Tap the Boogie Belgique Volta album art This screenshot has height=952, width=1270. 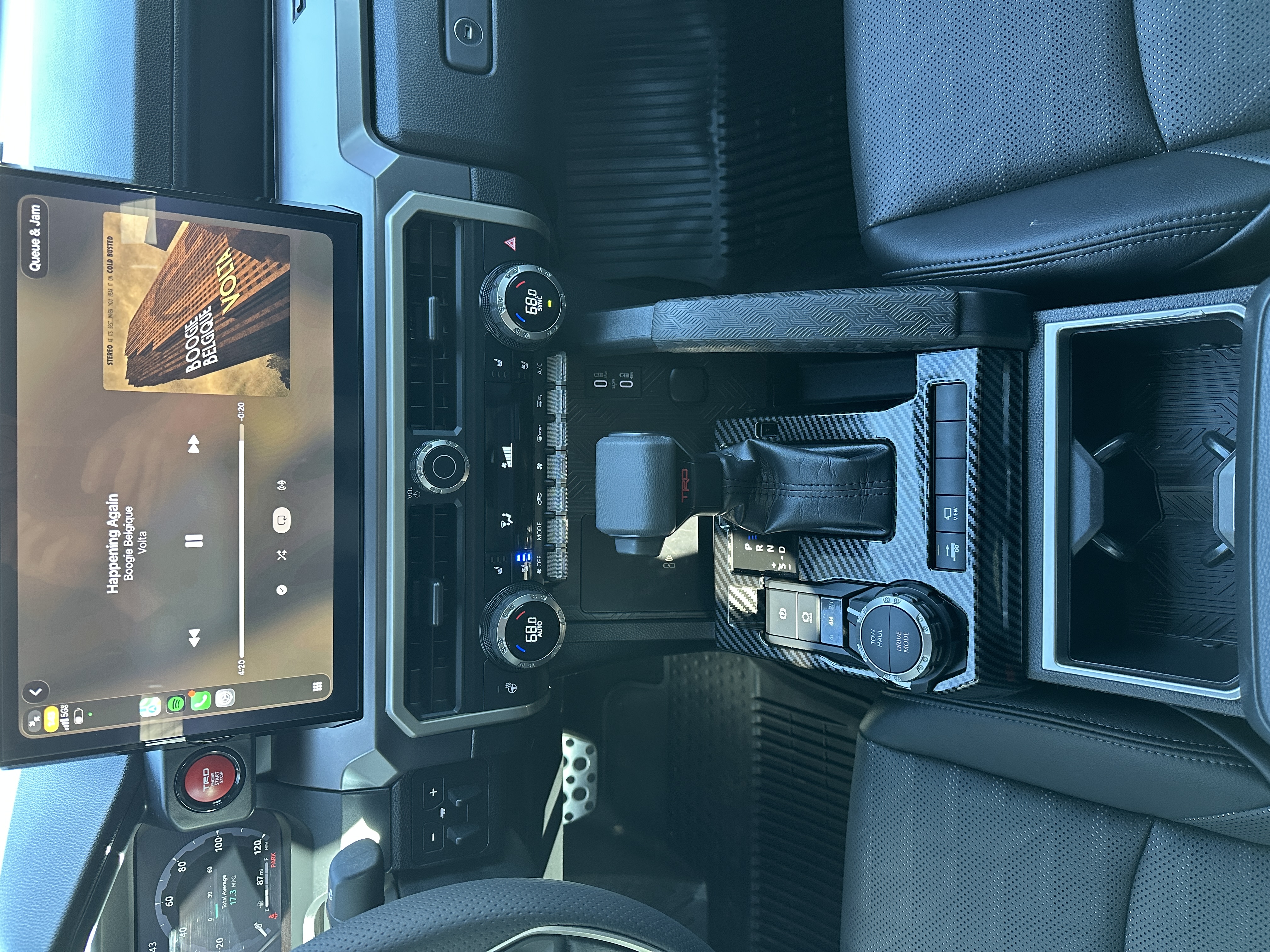pos(196,304)
